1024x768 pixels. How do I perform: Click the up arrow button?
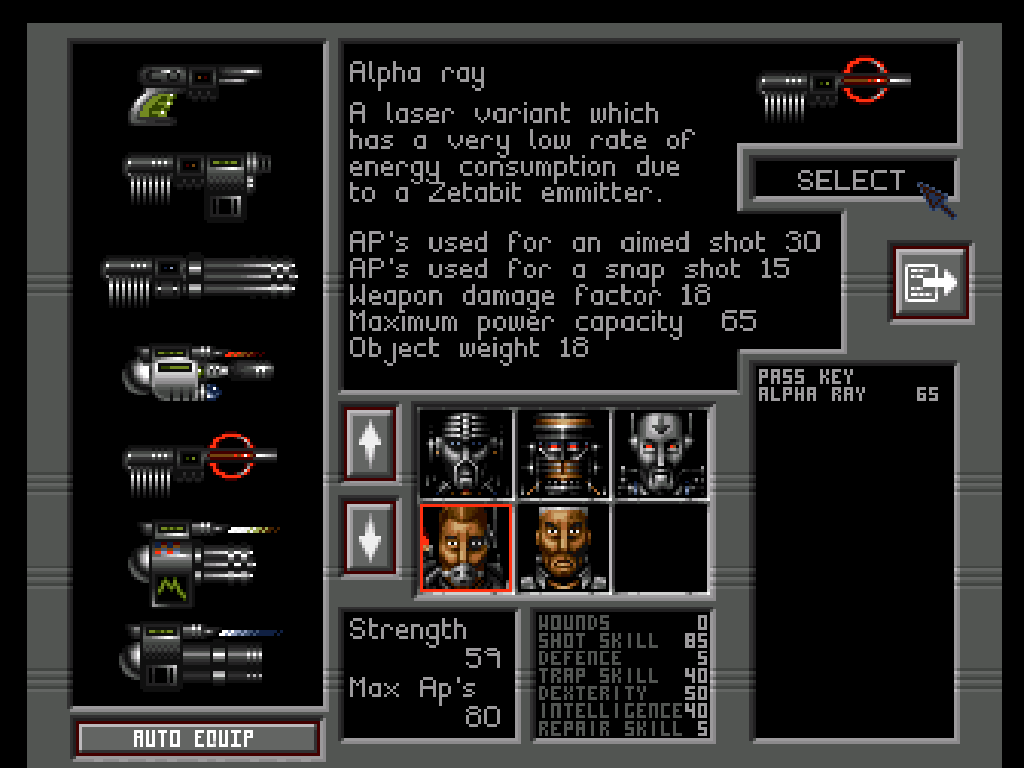tap(370, 443)
